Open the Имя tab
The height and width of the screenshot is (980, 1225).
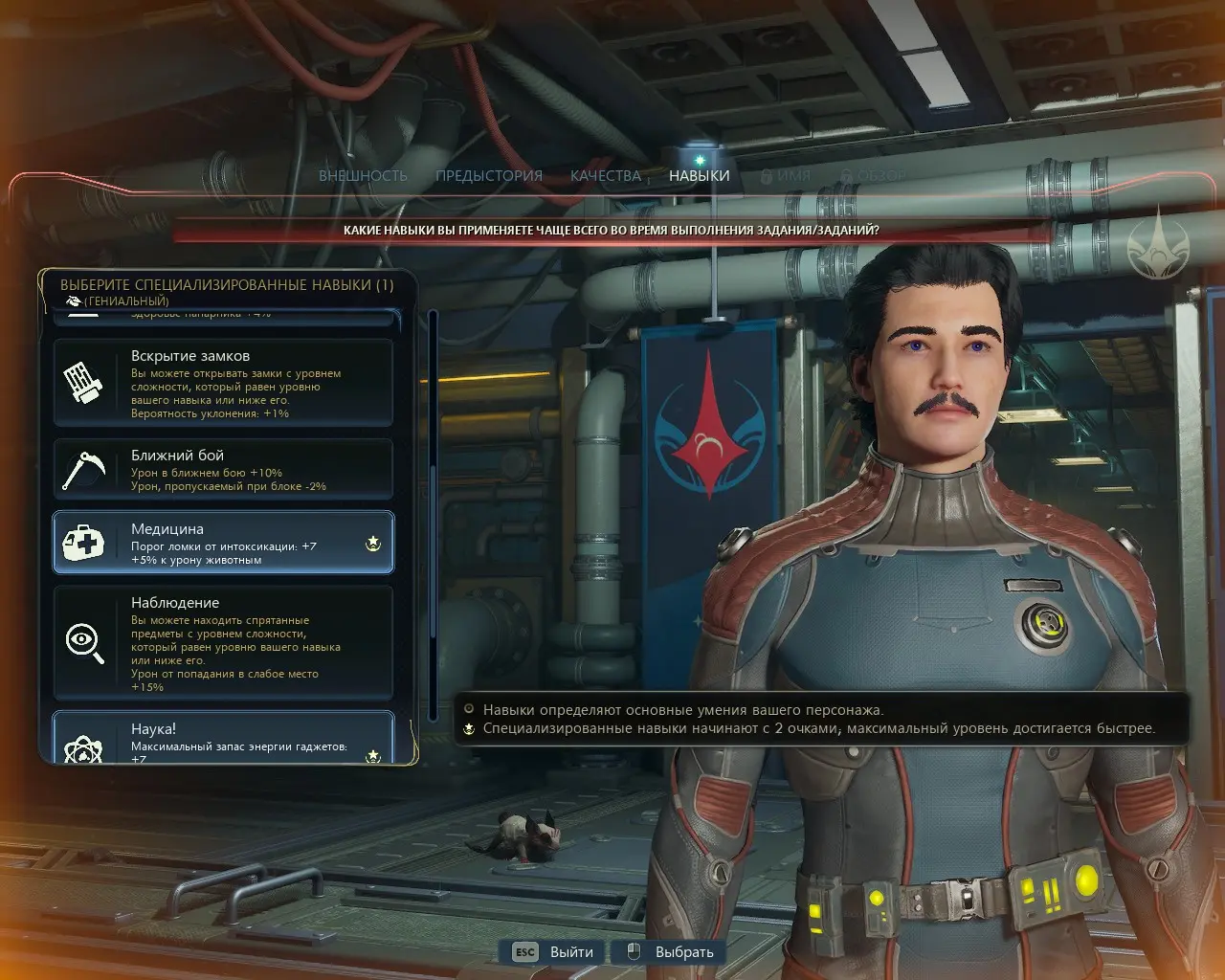[x=786, y=176]
